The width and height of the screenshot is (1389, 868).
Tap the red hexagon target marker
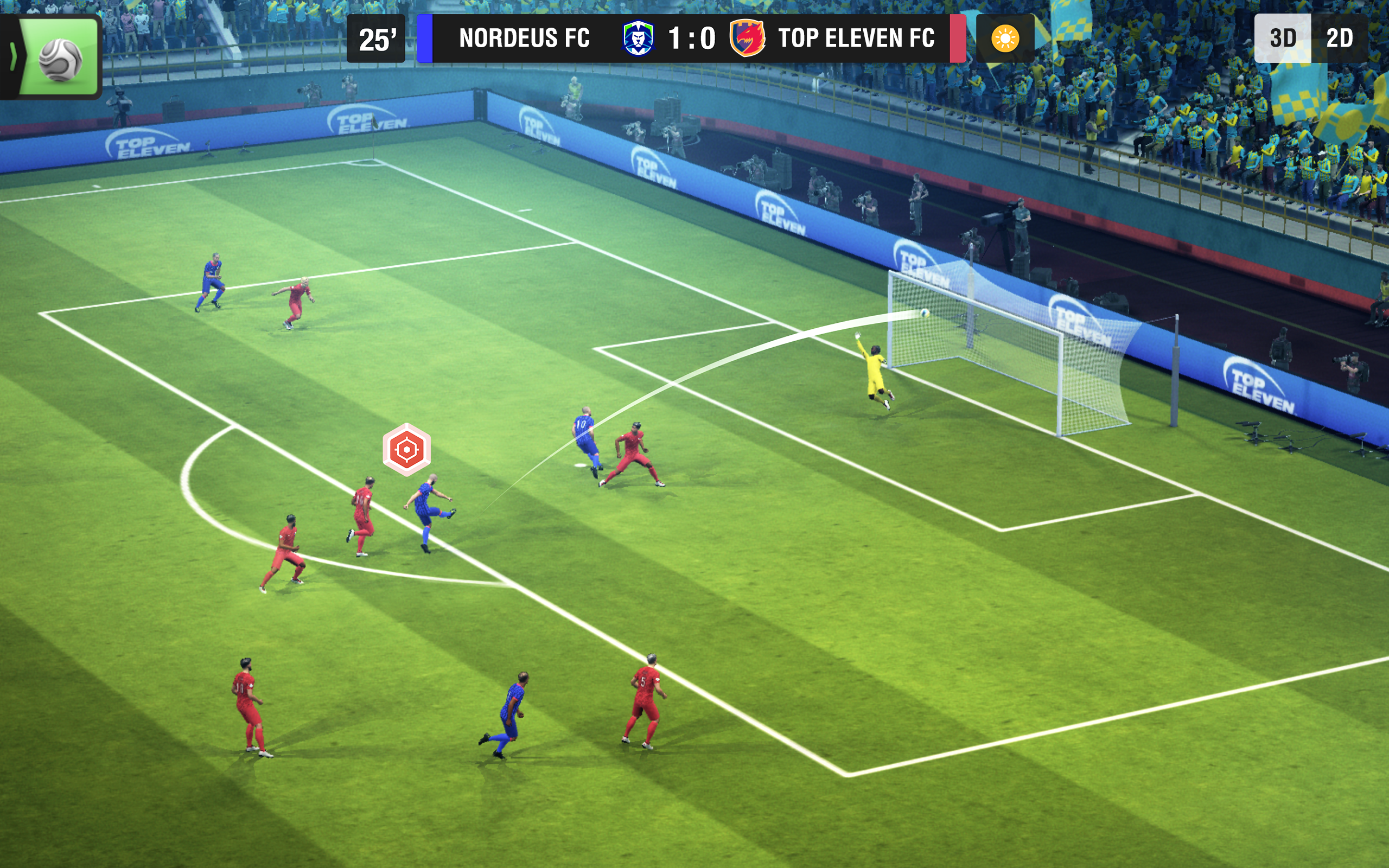[x=406, y=450]
